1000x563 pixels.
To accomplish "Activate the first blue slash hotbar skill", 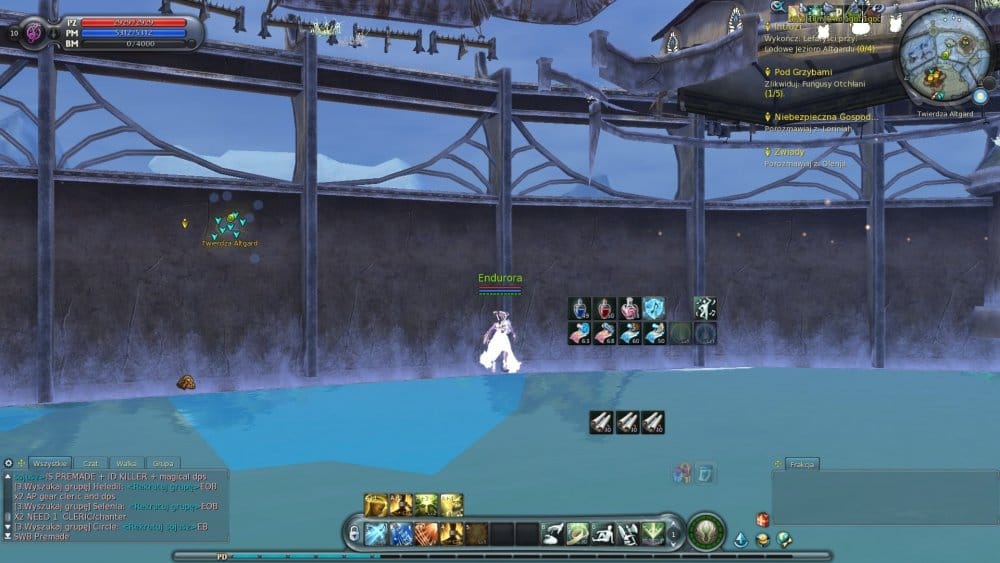I will 376,533.
